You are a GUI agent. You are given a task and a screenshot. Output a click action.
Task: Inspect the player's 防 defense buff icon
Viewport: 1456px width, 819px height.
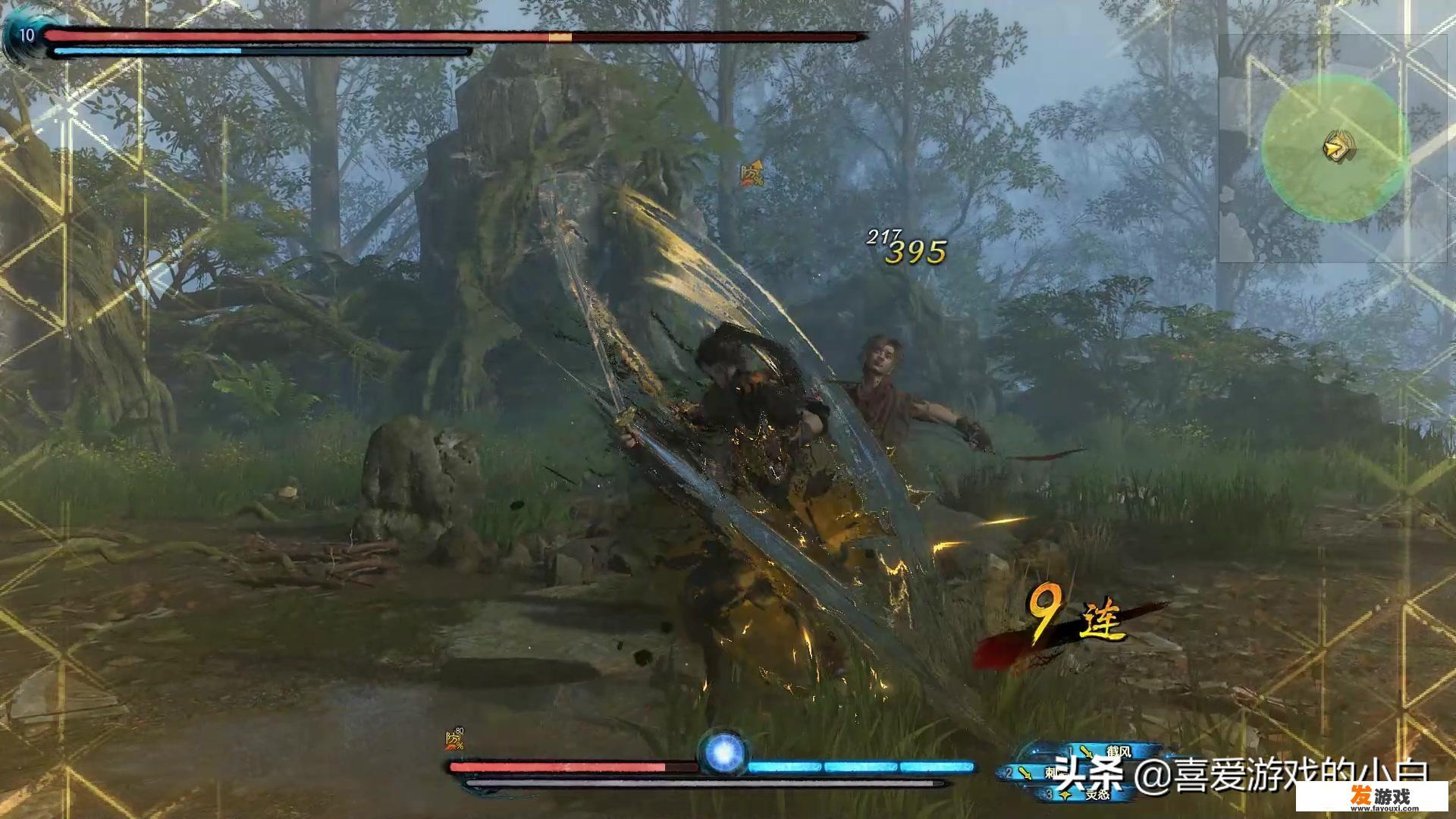[454, 739]
